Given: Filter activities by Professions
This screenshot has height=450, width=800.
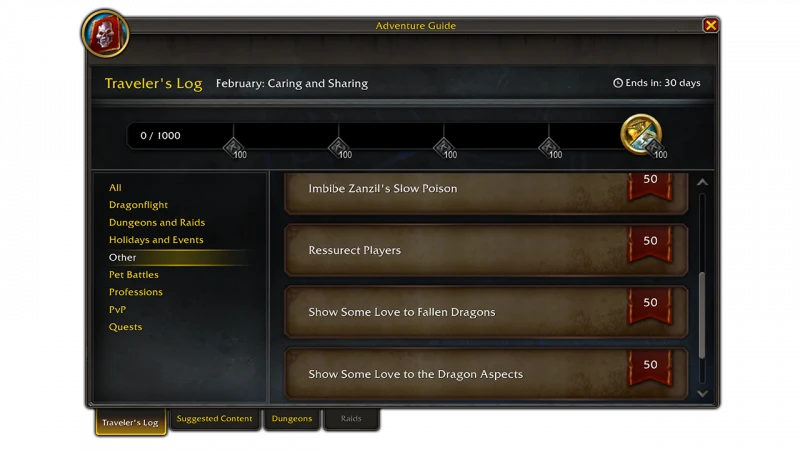Looking at the screenshot, I should tap(136, 292).
